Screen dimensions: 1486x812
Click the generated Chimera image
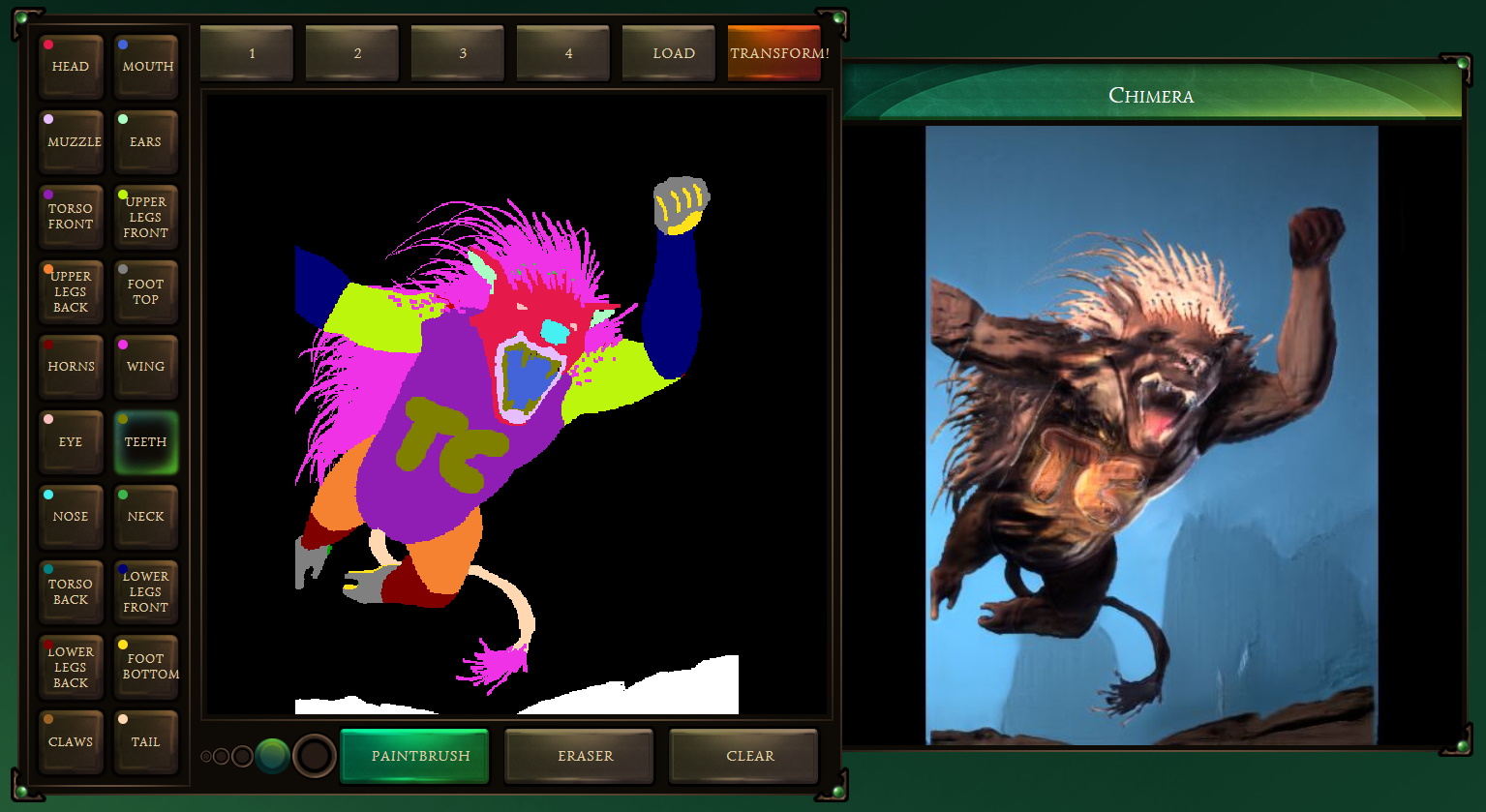1151,436
